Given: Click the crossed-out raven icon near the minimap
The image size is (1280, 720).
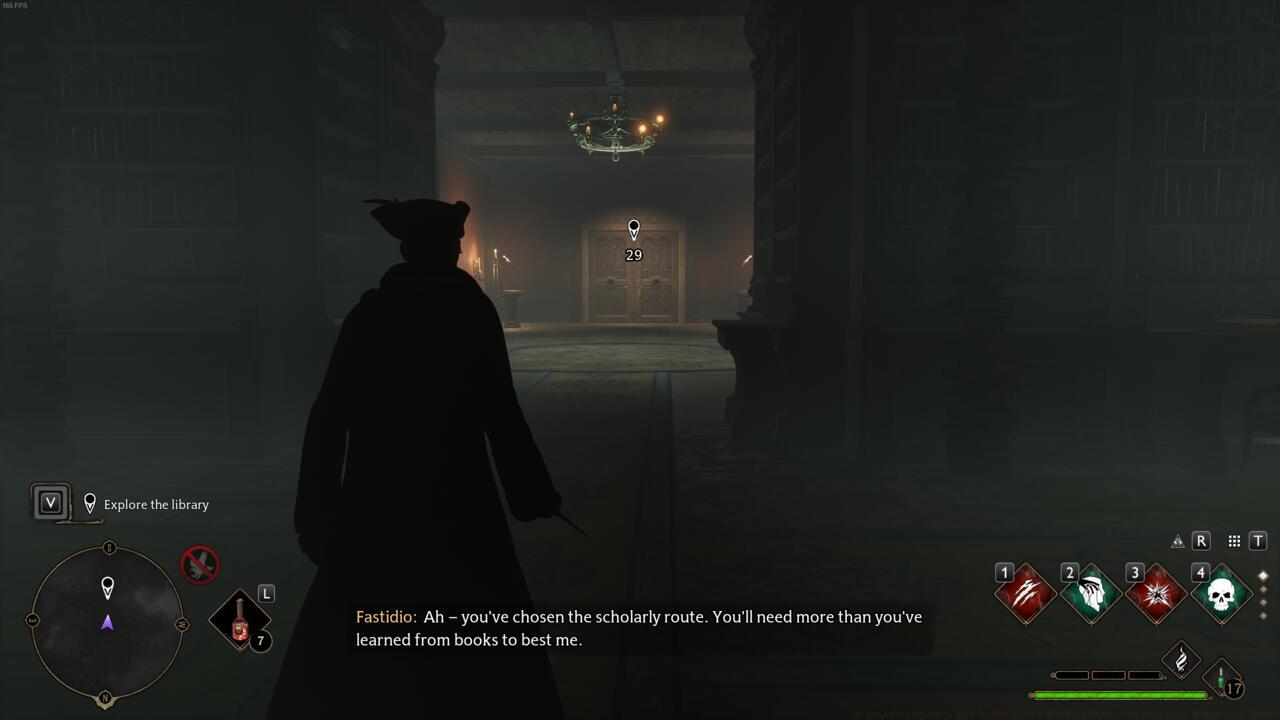Looking at the screenshot, I should (198, 563).
